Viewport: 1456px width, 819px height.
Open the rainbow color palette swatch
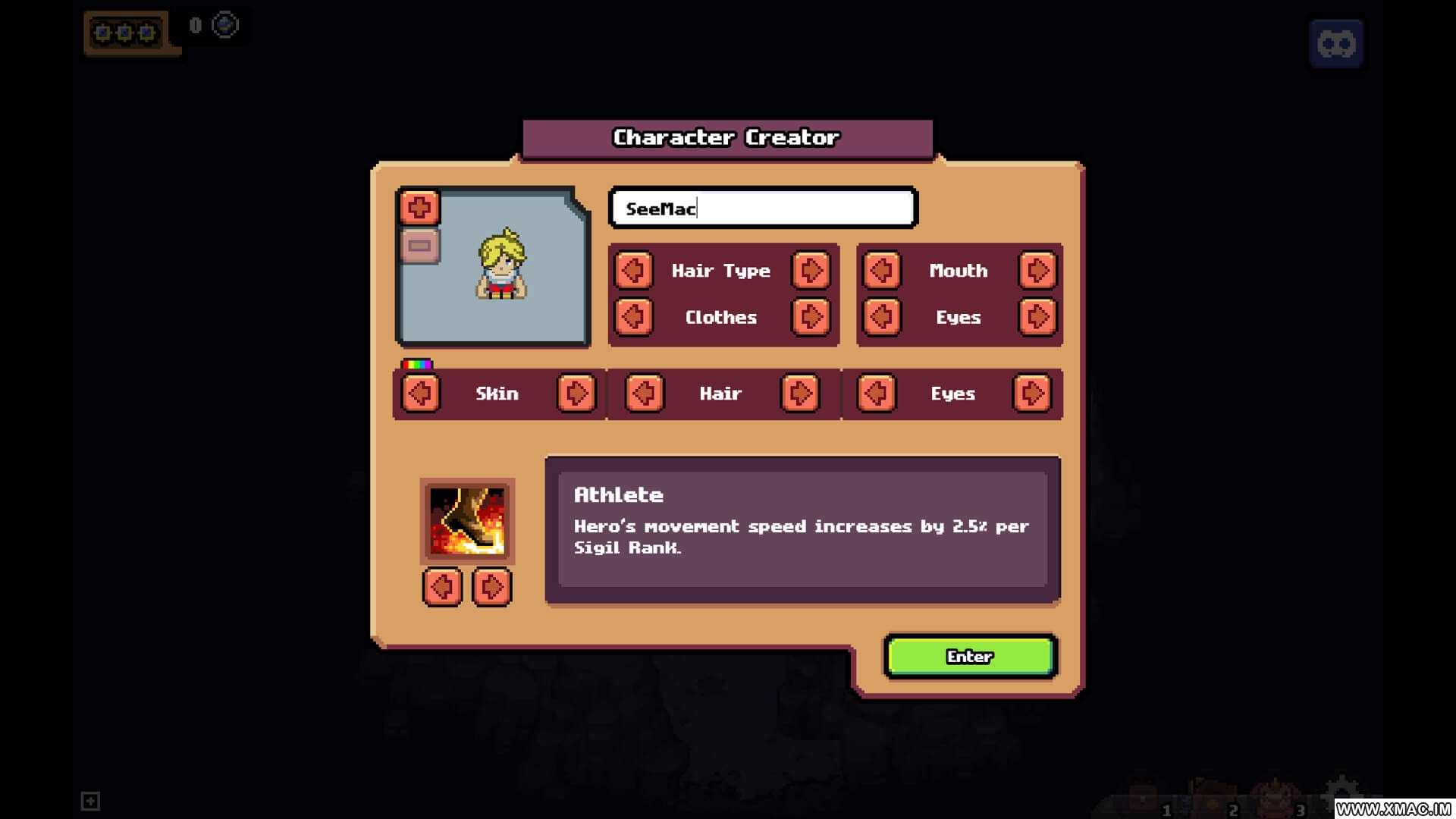416,364
